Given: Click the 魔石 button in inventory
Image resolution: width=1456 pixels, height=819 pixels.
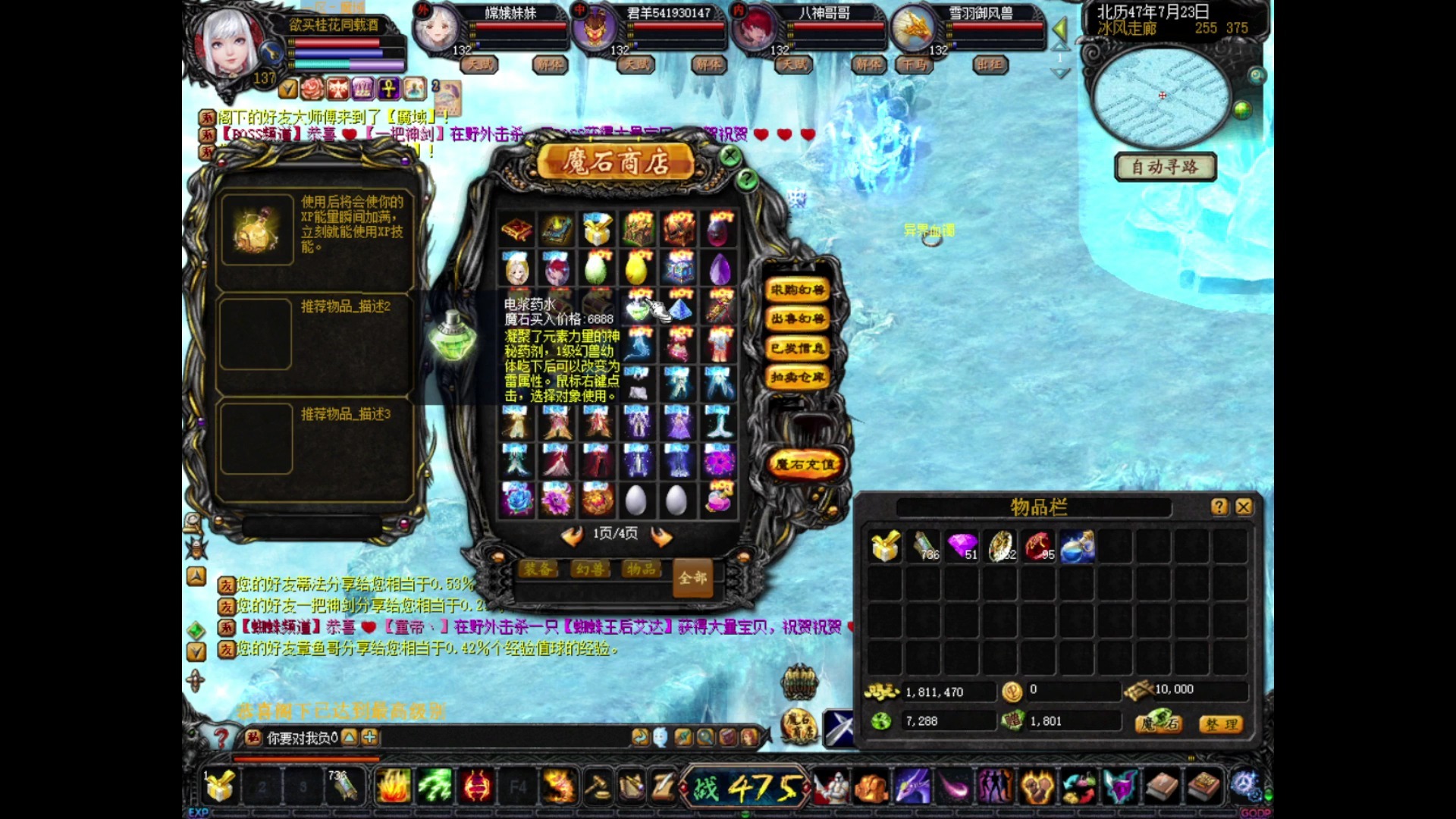Looking at the screenshot, I should pyautogui.click(x=1159, y=723).
